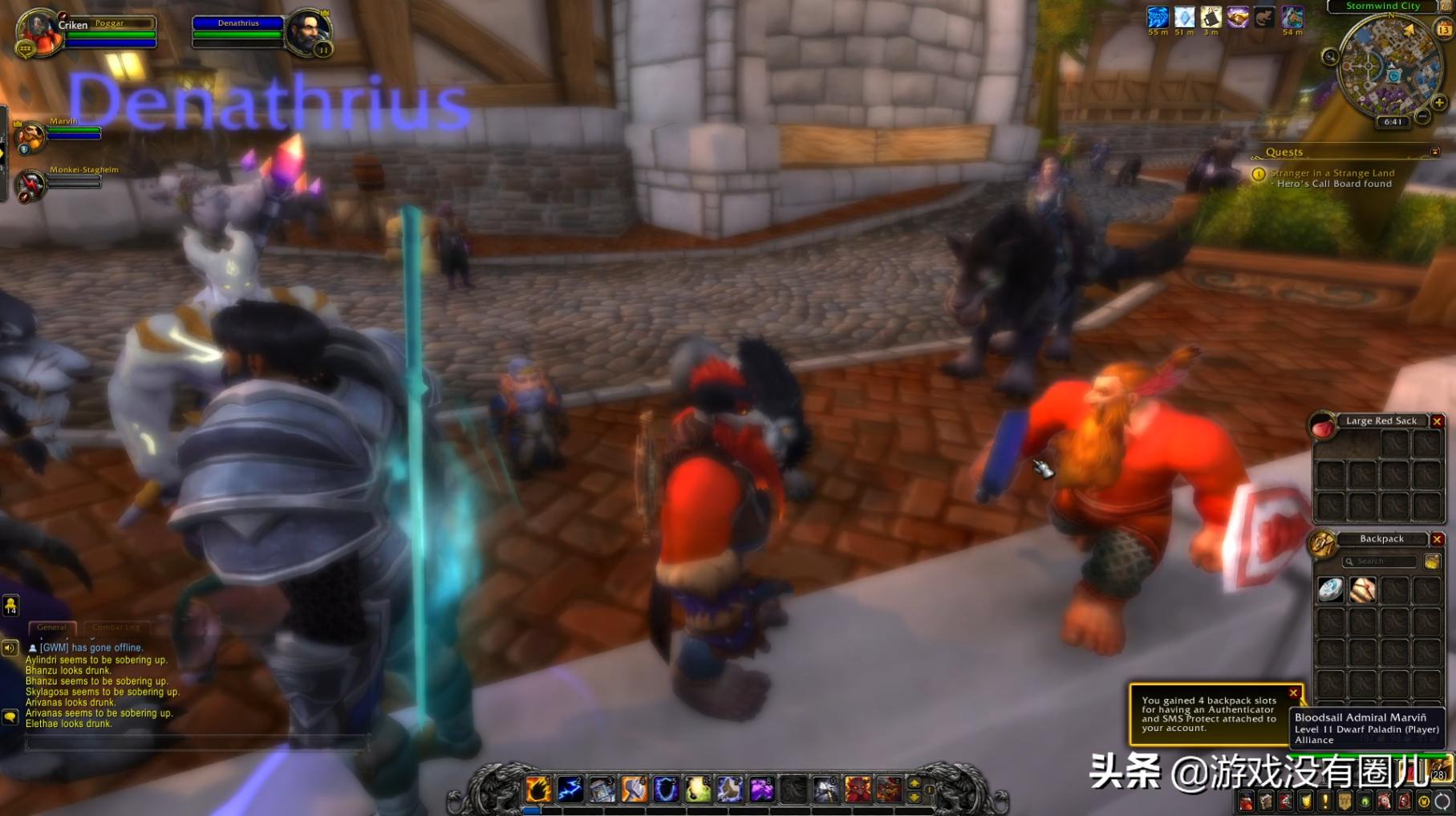Close the Backpack window

click(1437, 539)
